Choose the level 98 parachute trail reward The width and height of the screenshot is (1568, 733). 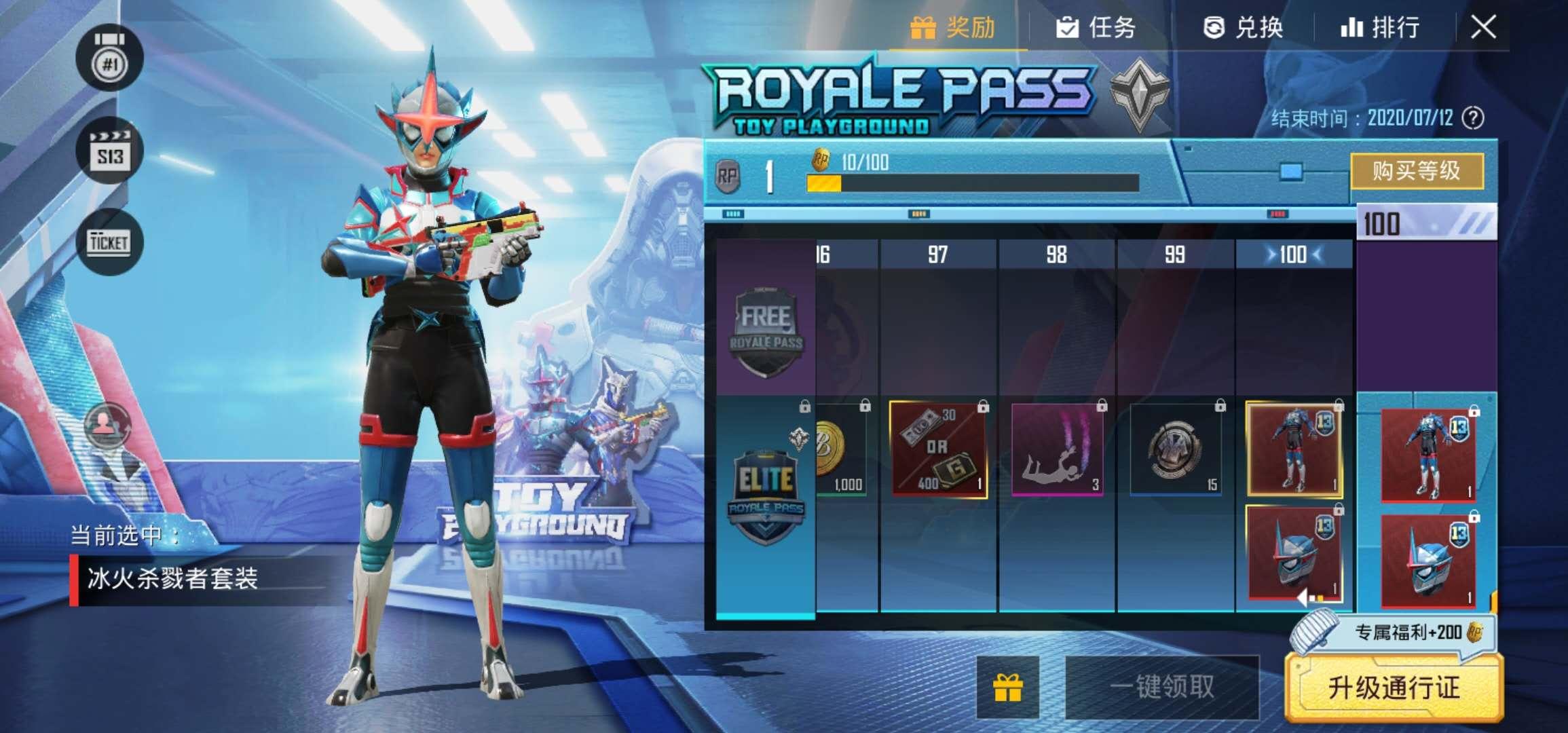pyautogui.click(x=1056, y=449)
